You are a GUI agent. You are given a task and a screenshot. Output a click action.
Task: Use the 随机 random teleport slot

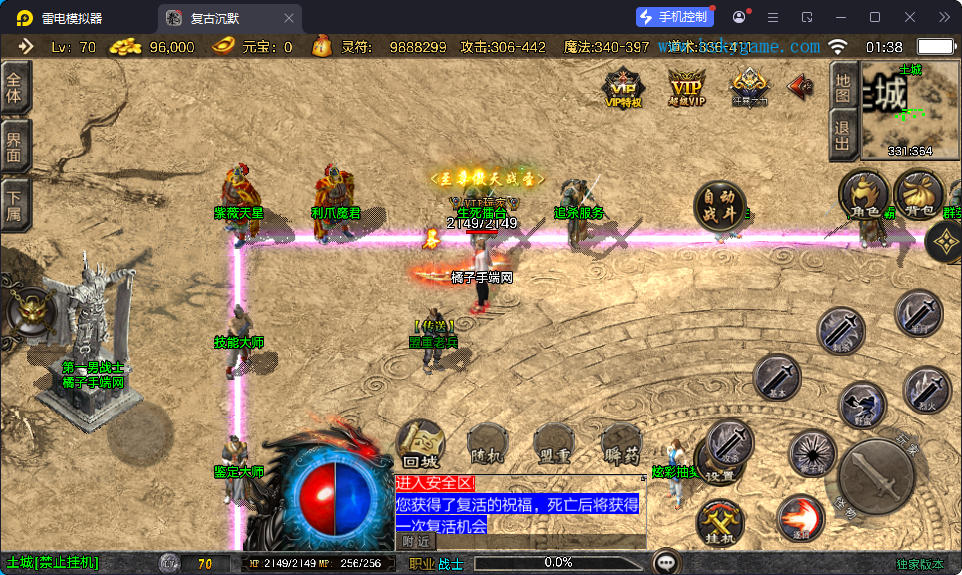tap(487, 445)
